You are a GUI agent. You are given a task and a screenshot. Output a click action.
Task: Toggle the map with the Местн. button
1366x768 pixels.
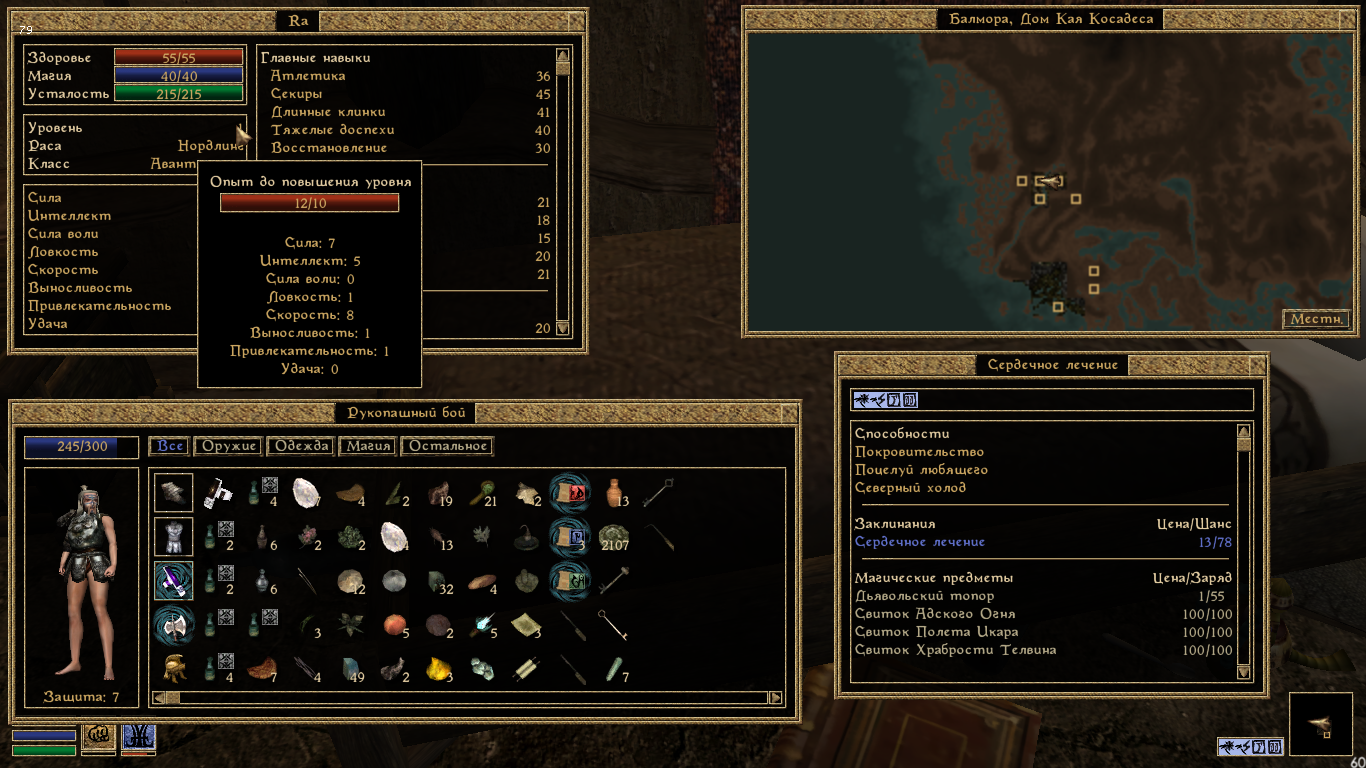click(x=1316, y=319)
